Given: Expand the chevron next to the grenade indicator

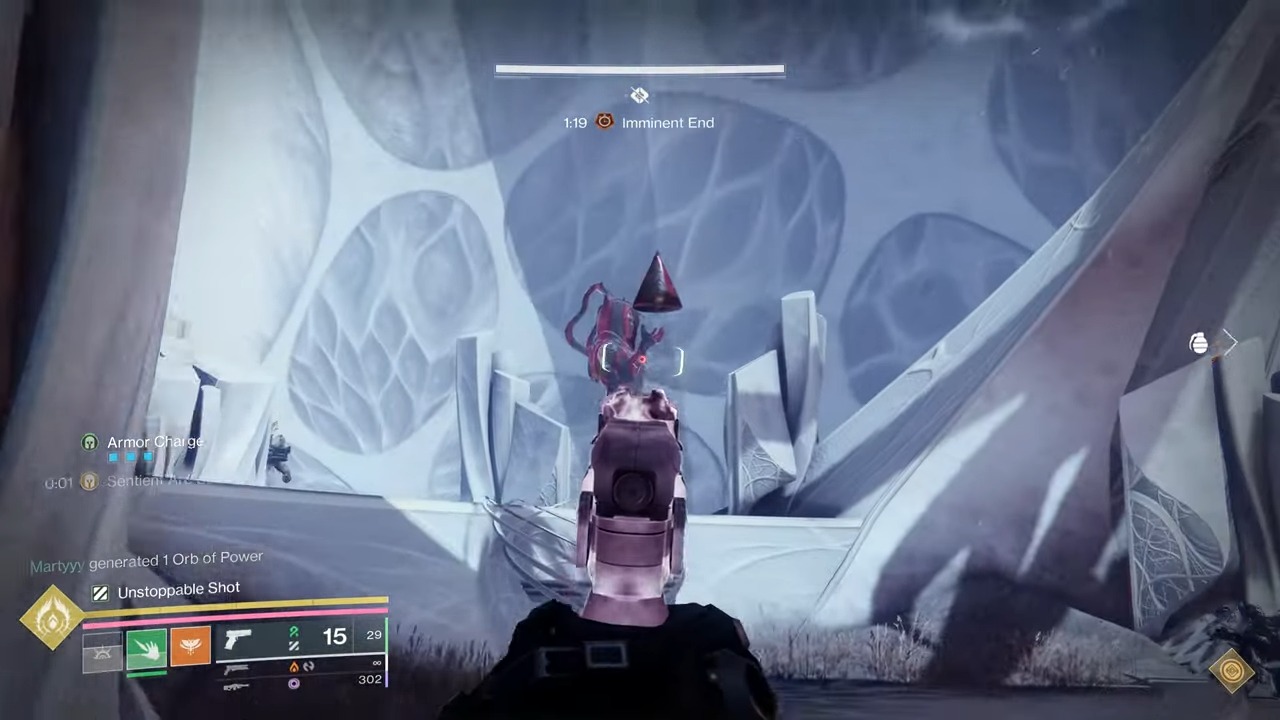Looking at the screenshot, I should coord(1232,343).
